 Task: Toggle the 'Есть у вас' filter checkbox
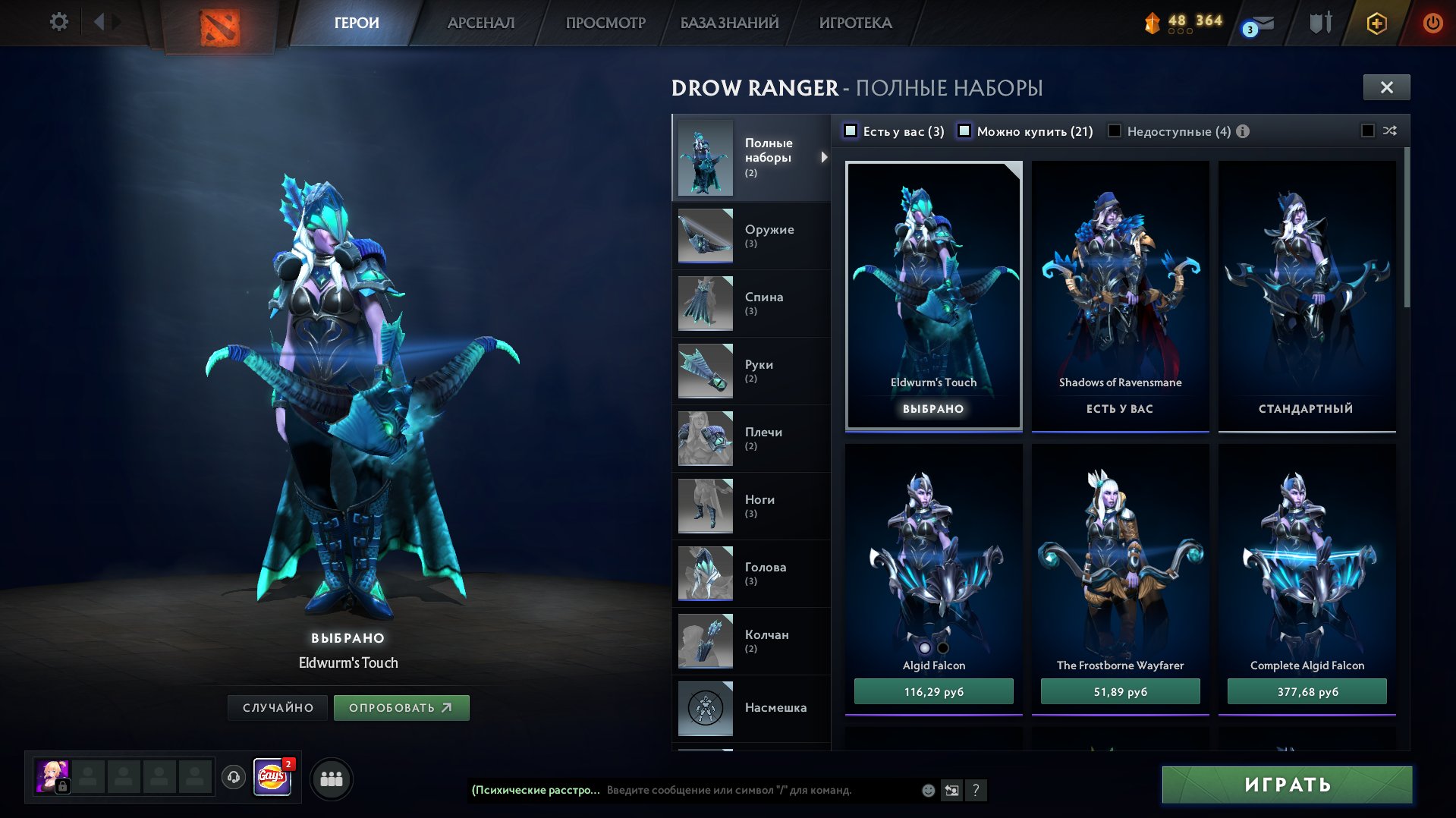(851, 131)
